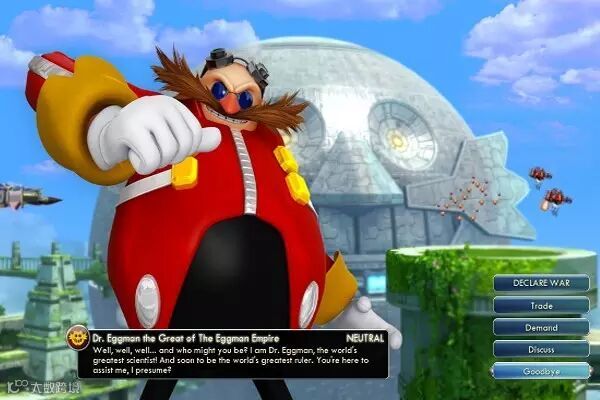Select the Demand option
Screen dimensions: 600x400
(x=541, y=327)
